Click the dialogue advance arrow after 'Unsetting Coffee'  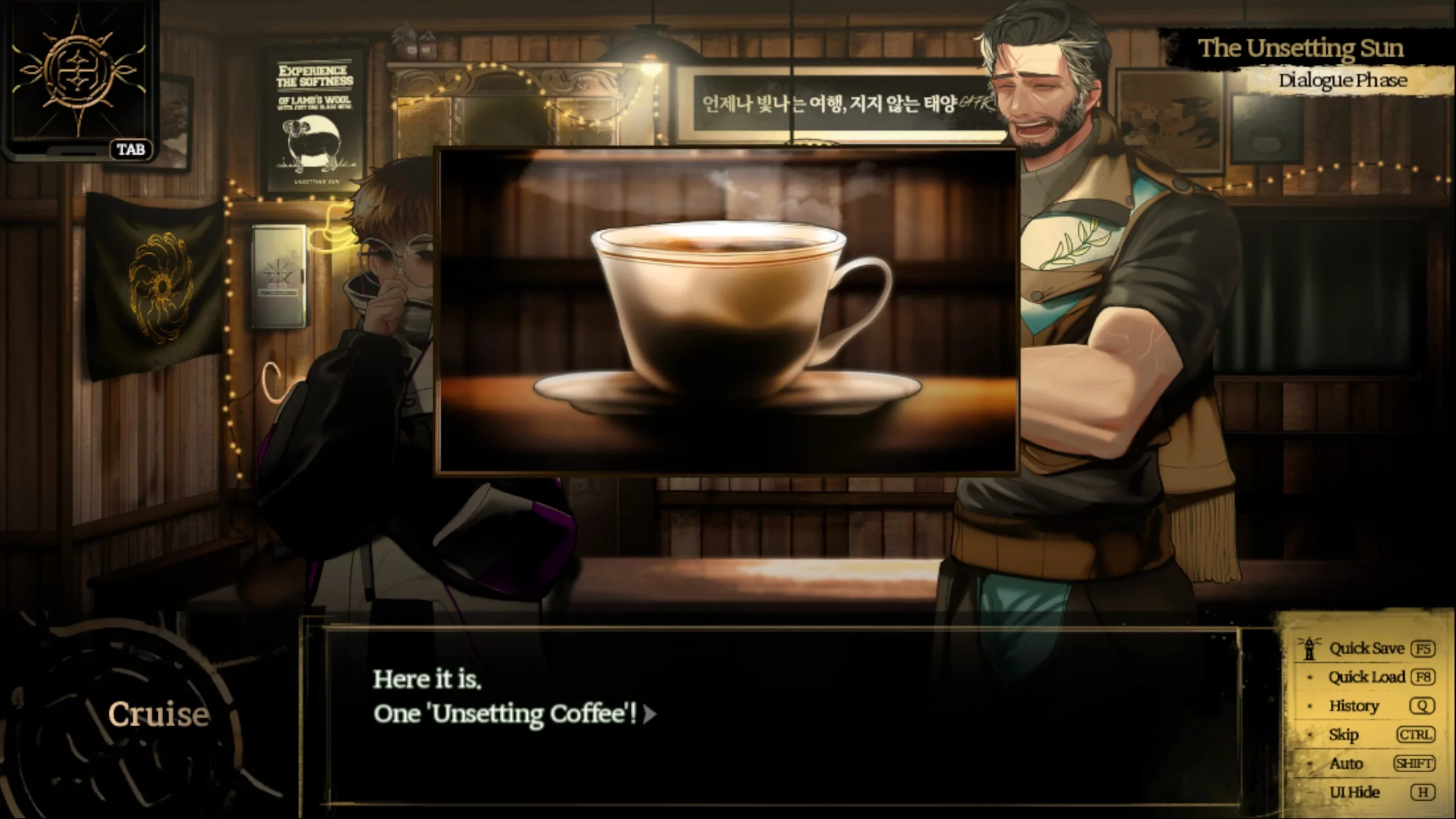click(650, 715)
